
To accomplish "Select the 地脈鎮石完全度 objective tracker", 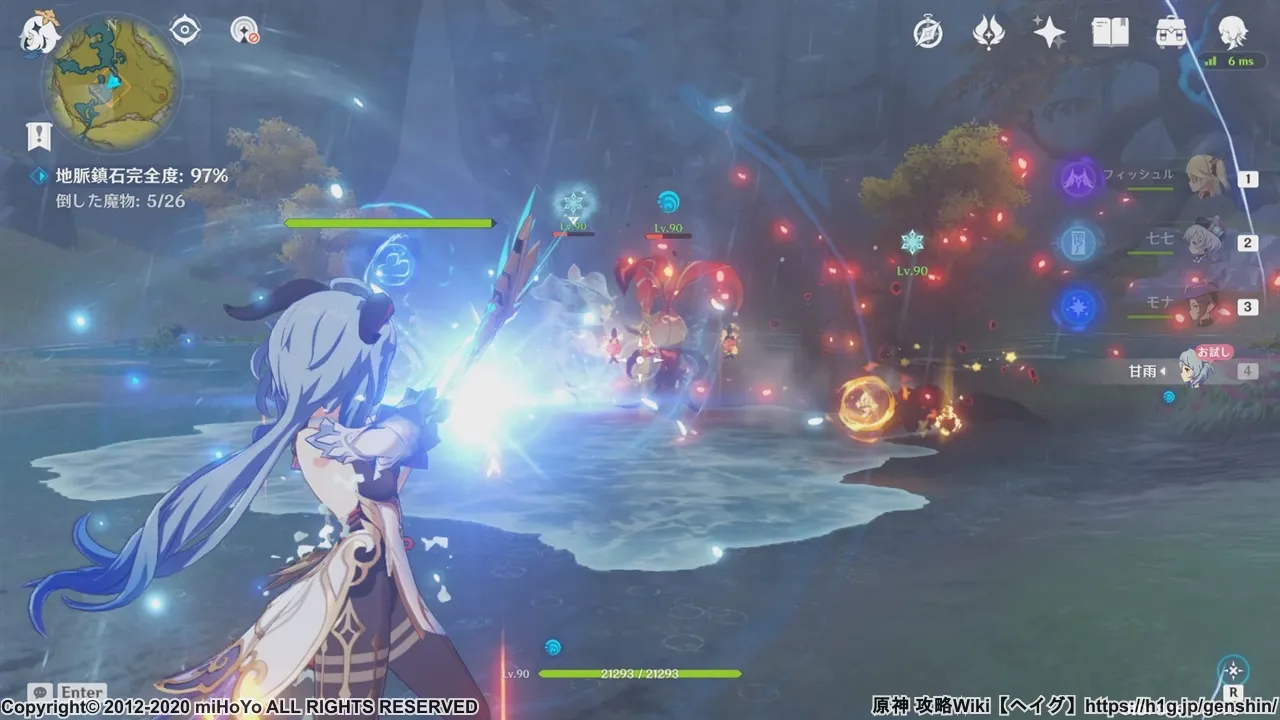I will (x=141, y=176).
